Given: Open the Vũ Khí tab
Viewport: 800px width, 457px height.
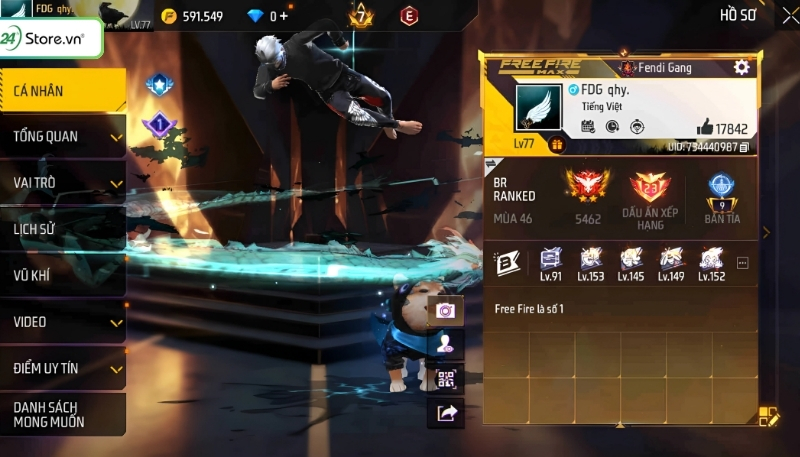Looking at the screenshot, I should click(62, 275).
